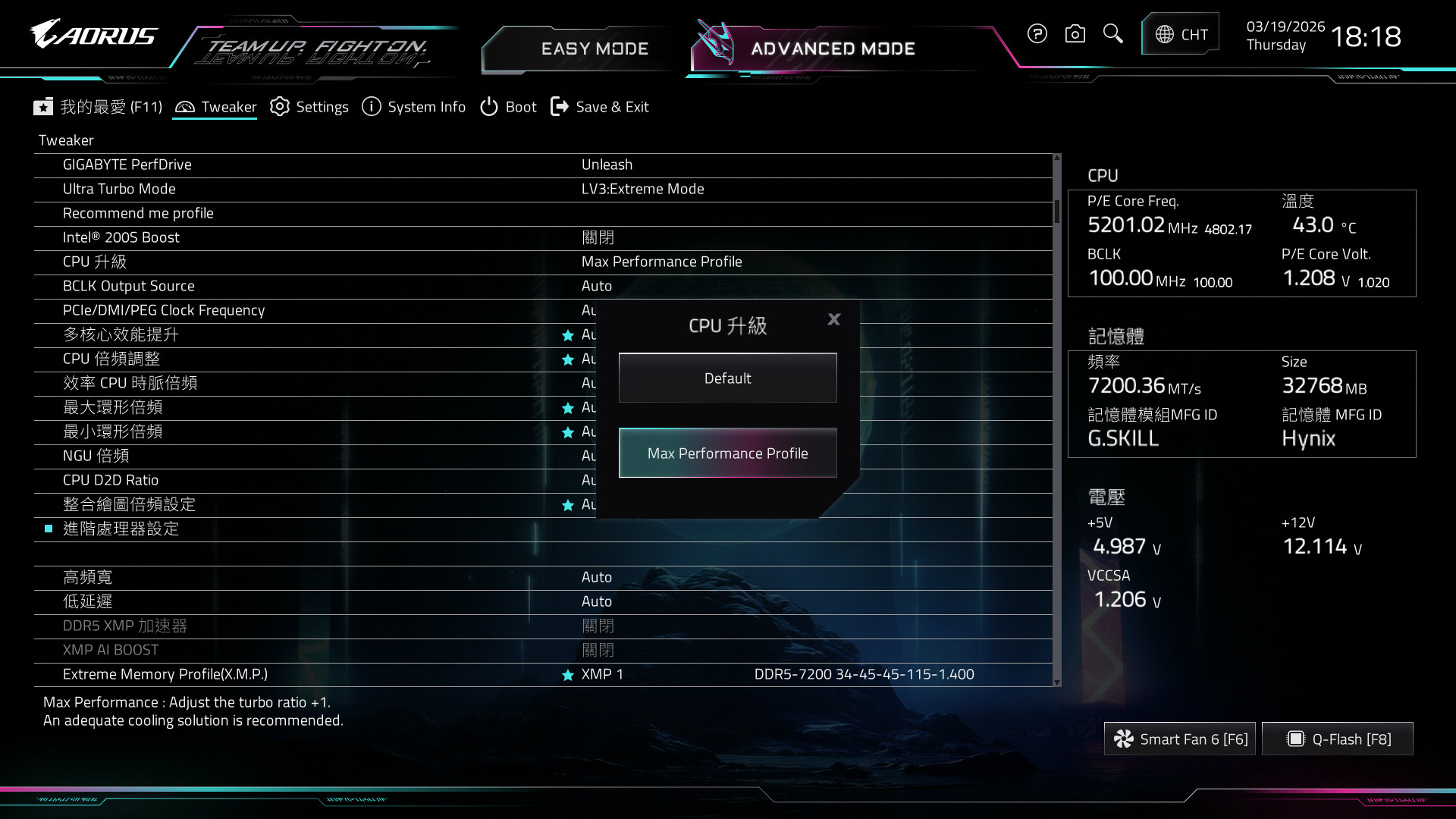The width and height of the screenshot is (1456, 819).
Task: Open Smart Fan 6
Action: coord(1180,739)
